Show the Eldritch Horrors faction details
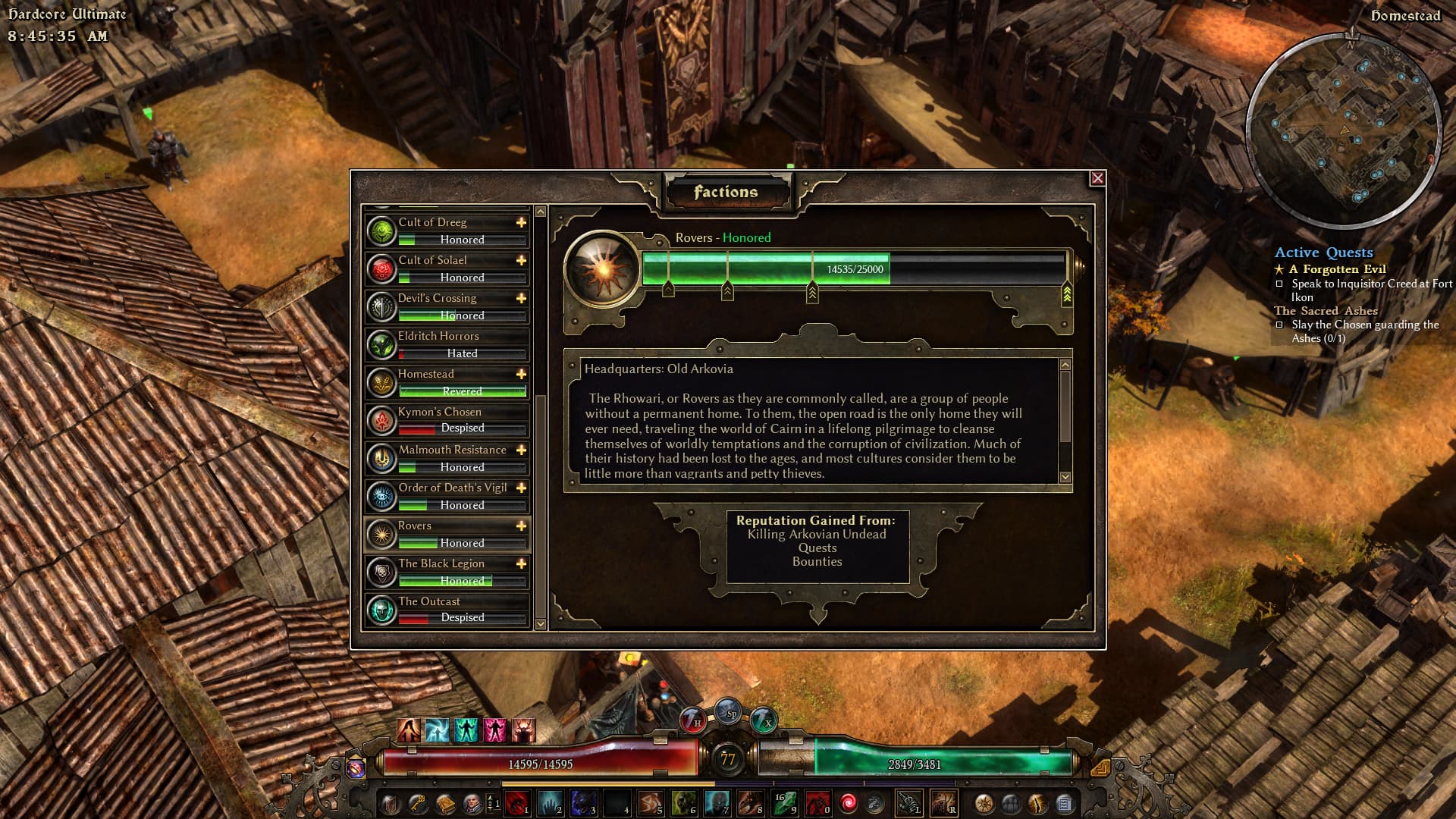This screenshot has height=819, width=1456. (x=447, y=344)
